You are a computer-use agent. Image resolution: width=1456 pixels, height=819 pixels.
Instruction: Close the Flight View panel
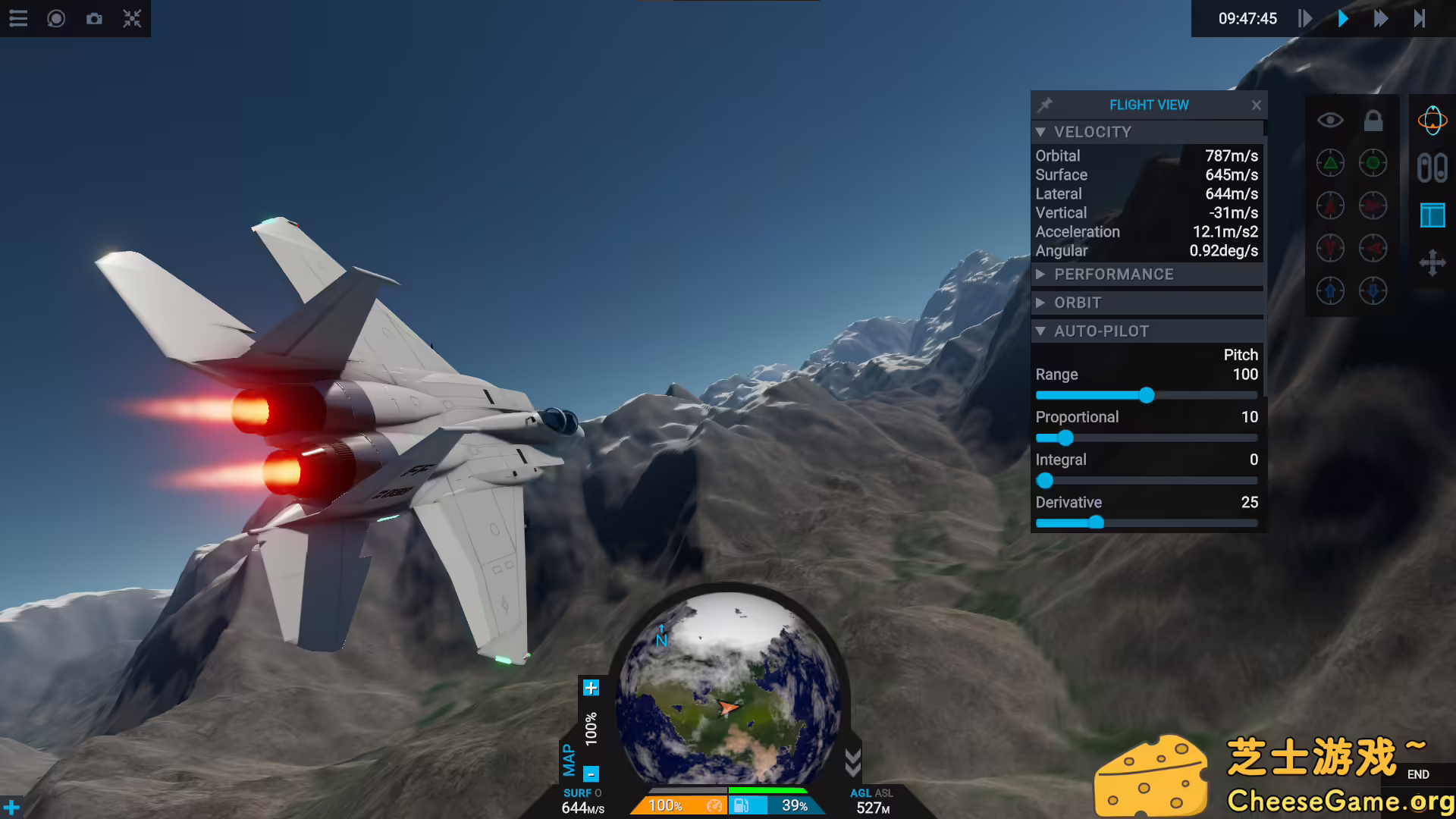click(1257, 105)
